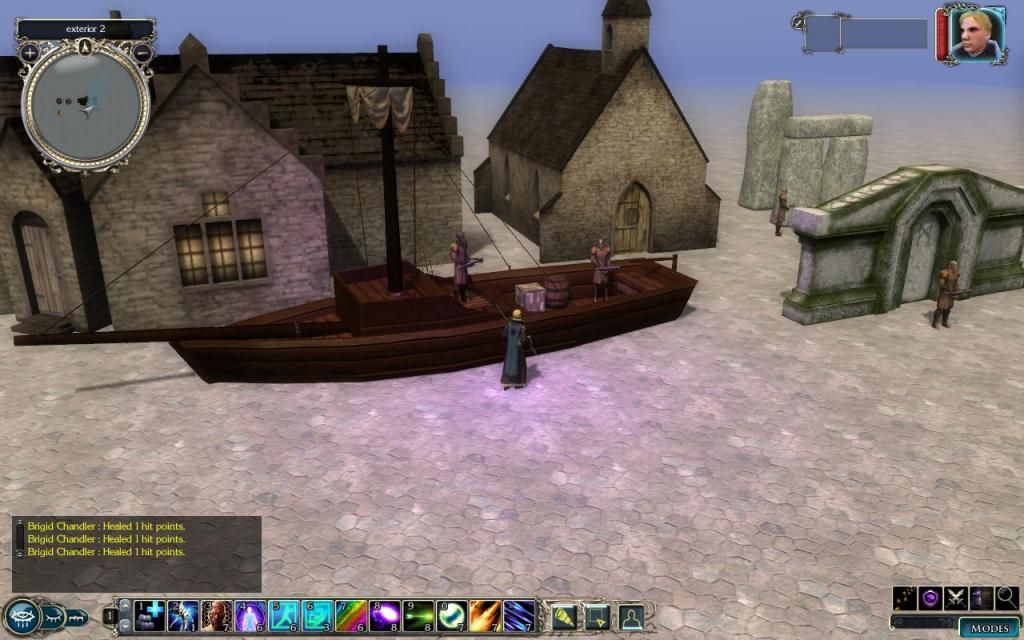Image resolution: width=1024 pixels, height=640 pixels.
Task: Open the player silhouette character button
Action: click(631, 616)
